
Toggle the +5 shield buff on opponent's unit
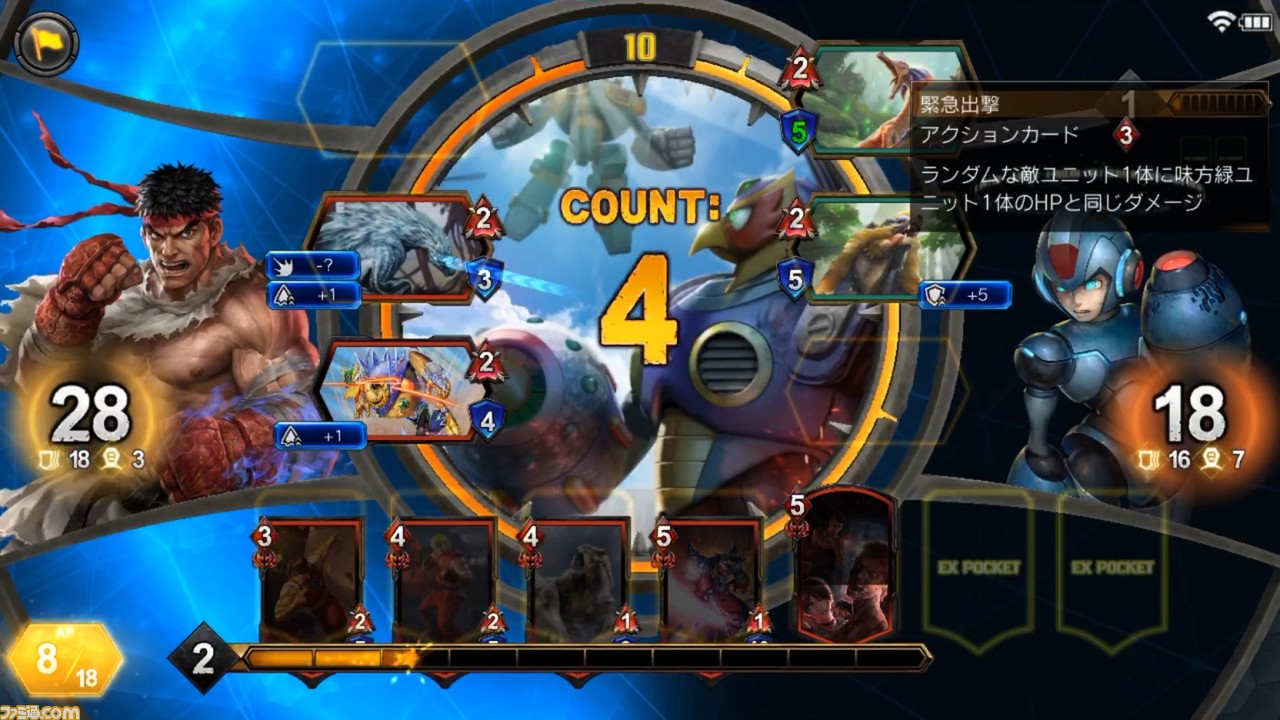pyautogui.click(x=967, y=295)
